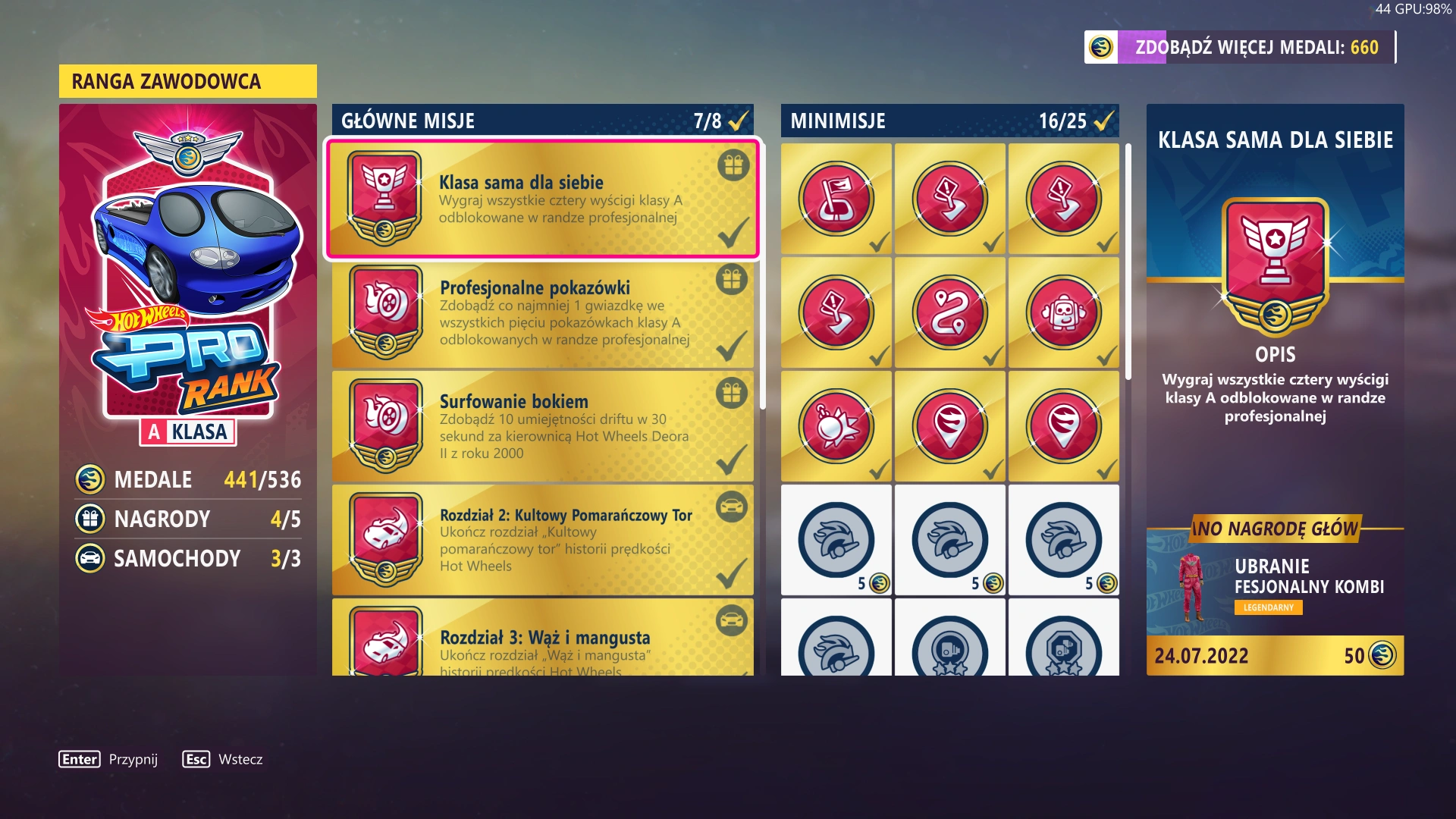Screen dimensions: 1456x819
Task: Click the Główne misje header
Action: [542, 121]
